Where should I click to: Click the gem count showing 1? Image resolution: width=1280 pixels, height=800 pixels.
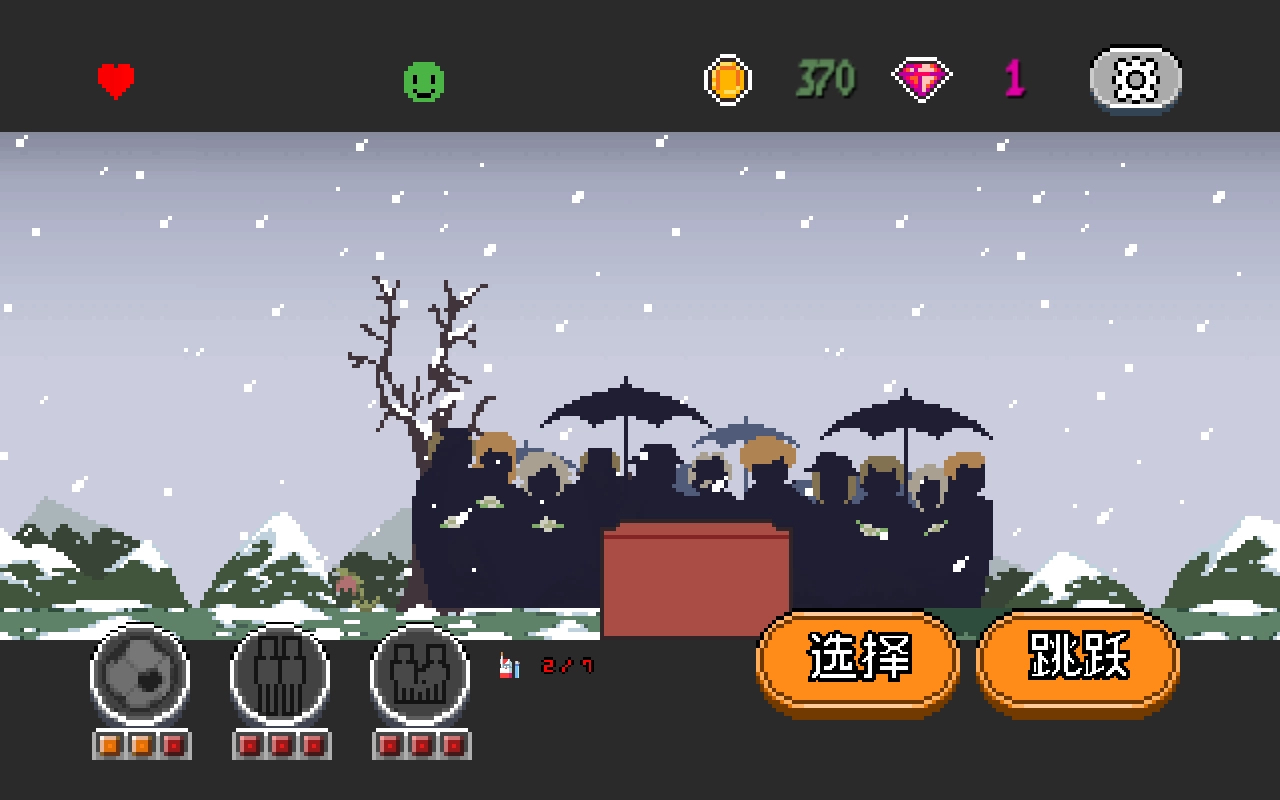1013,77
